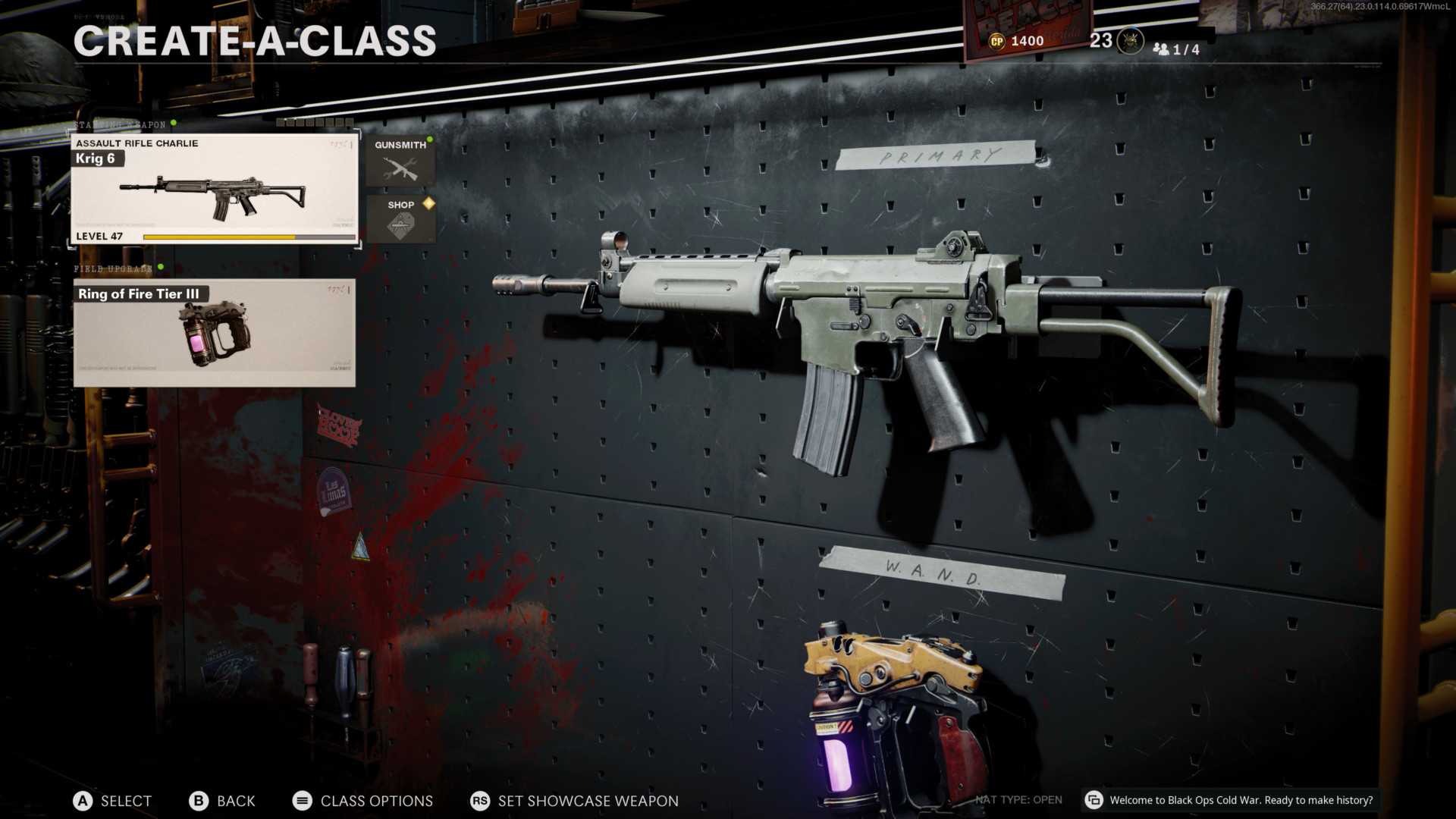Viewport: 1456px width, 819px height.
Task: Open the chat message notification box
Action: tap(1231, 800)
